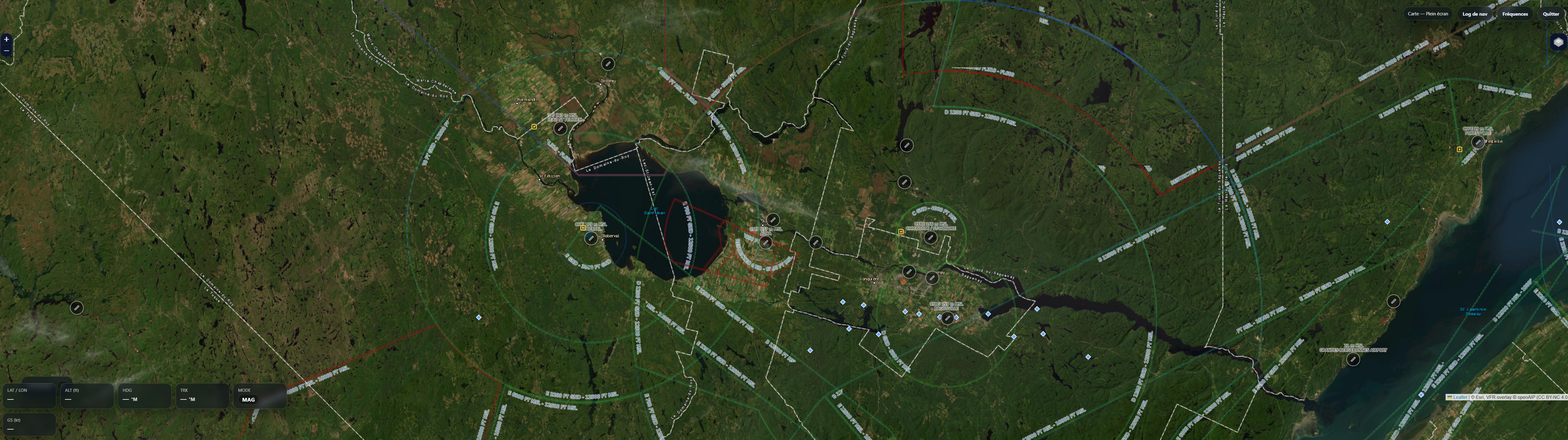Open the Leaflet attribution link
Viewport: 1568px width, 440px height.
(x=1460, y=397)
